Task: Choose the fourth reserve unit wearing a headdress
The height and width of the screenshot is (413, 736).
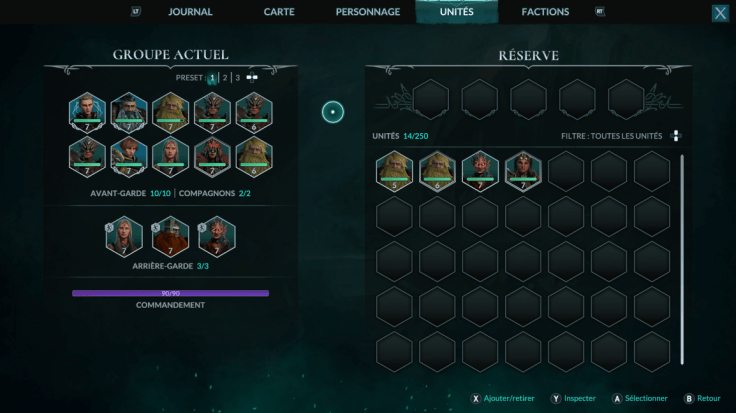Action: point(523,169)
